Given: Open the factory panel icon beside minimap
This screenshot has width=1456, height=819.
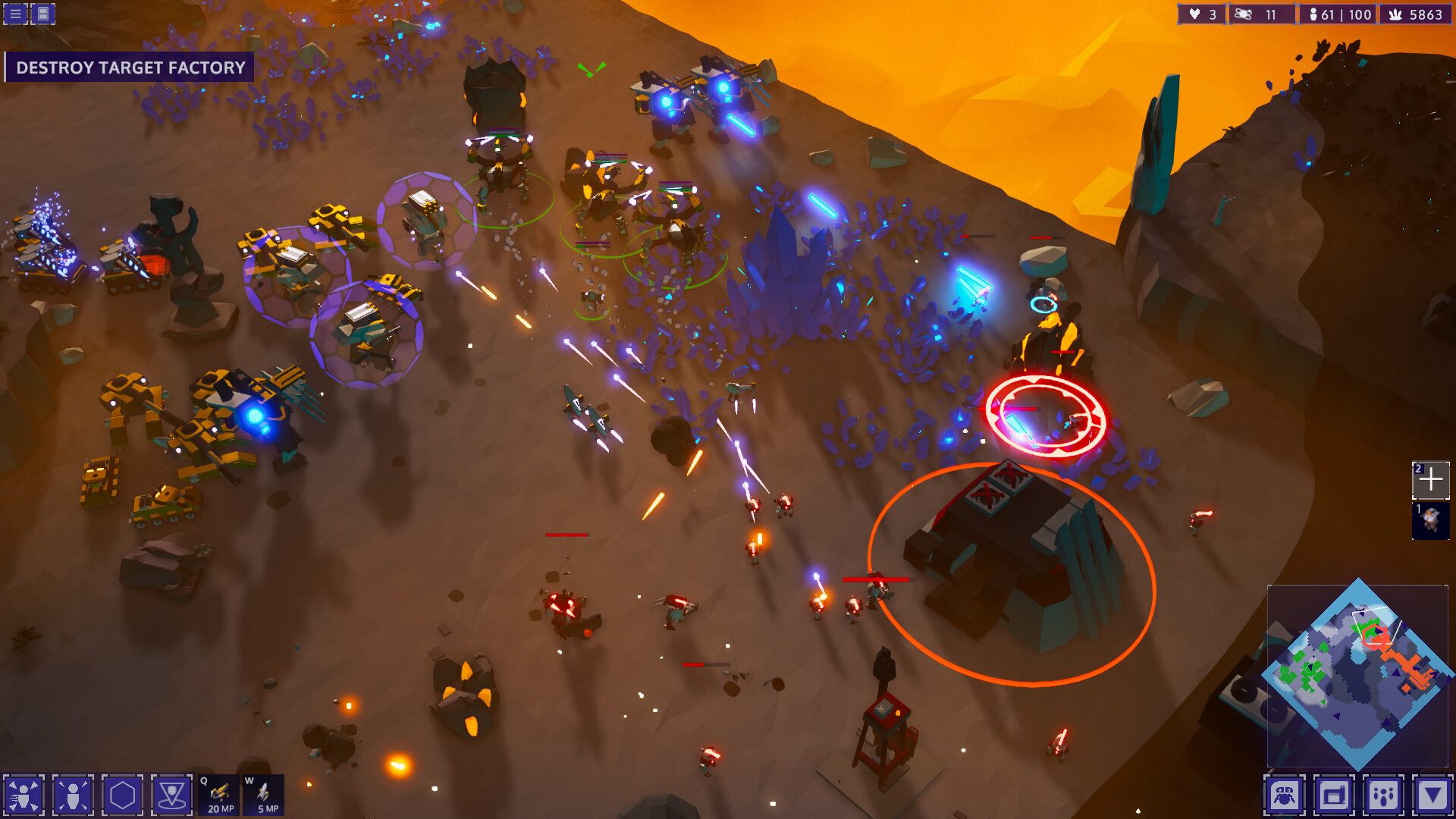Looking at the screenshot, I should (1334, 796).
